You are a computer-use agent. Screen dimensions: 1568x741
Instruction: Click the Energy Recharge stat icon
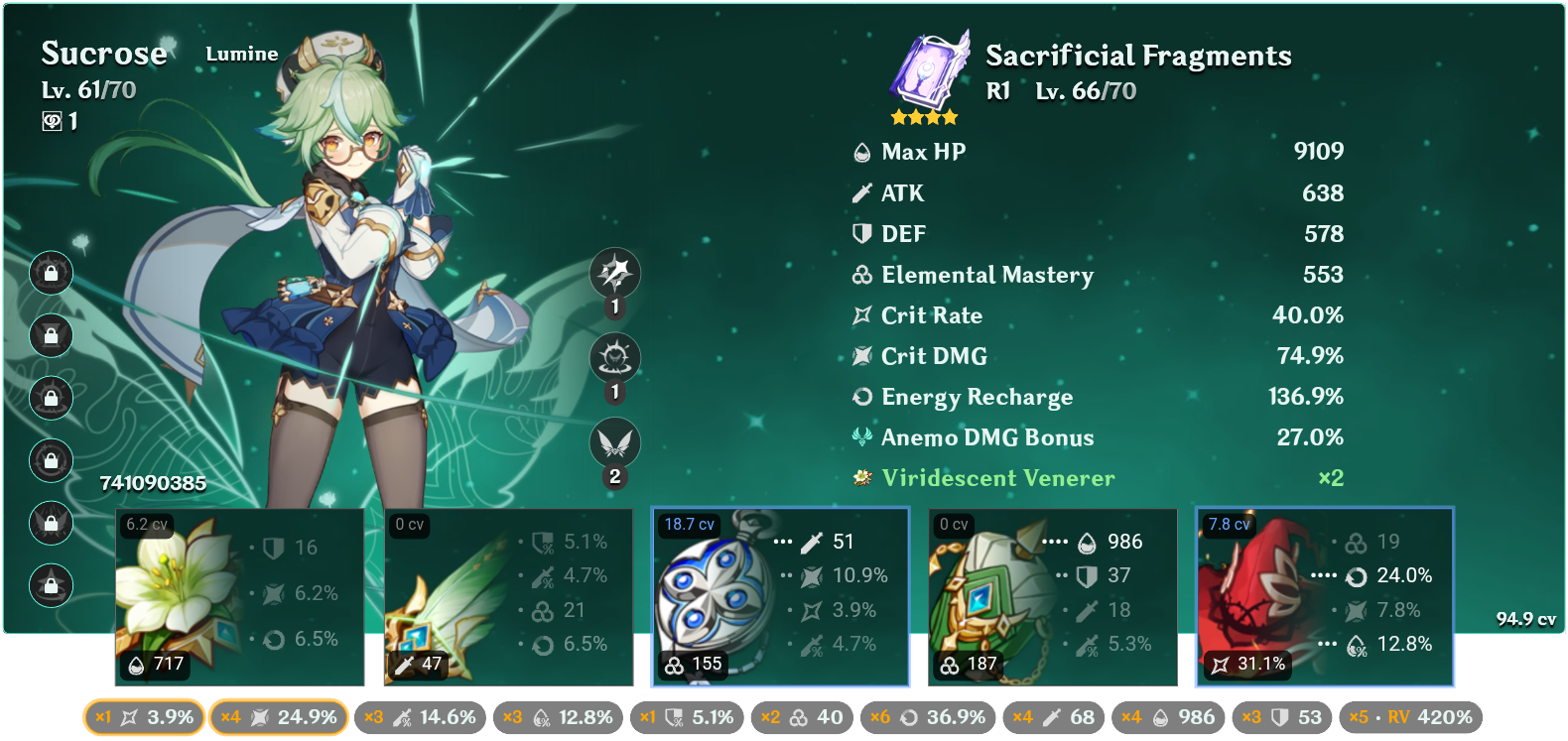pyautogui.click(x=861, y=397)
